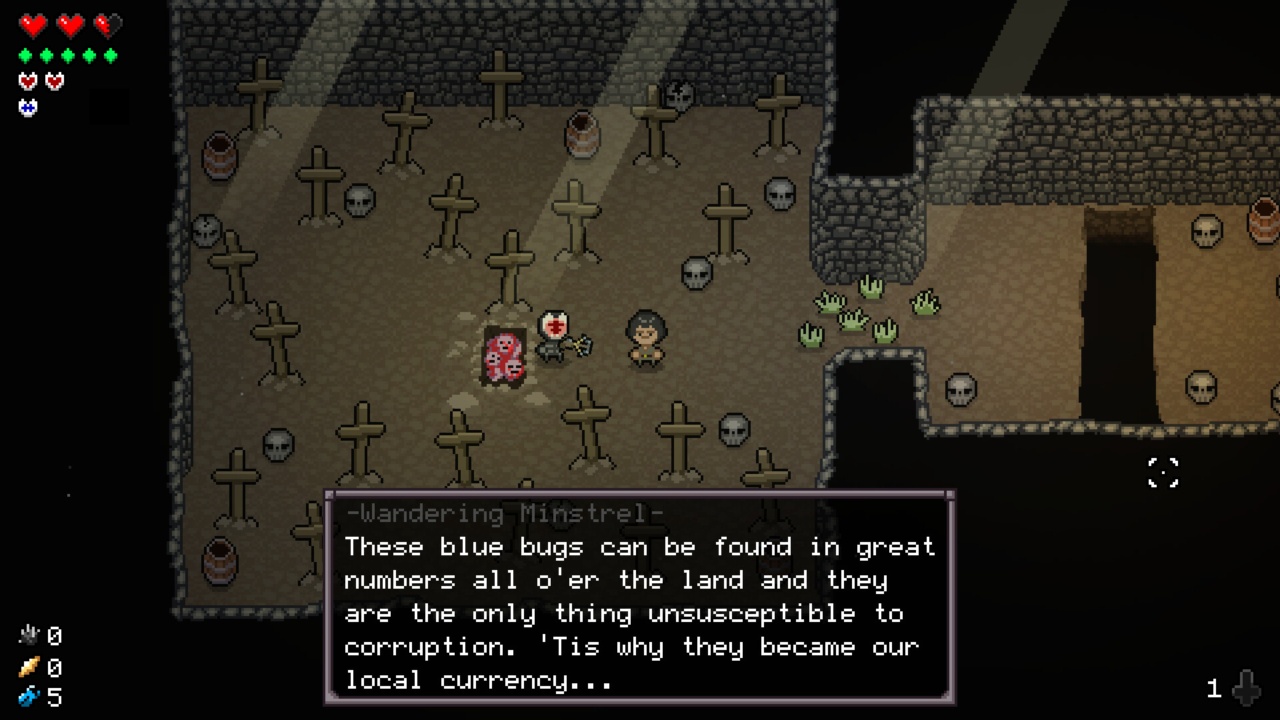Select the half-empty third heart
This screenshot has height=720, width=1280.
(106, 25)
